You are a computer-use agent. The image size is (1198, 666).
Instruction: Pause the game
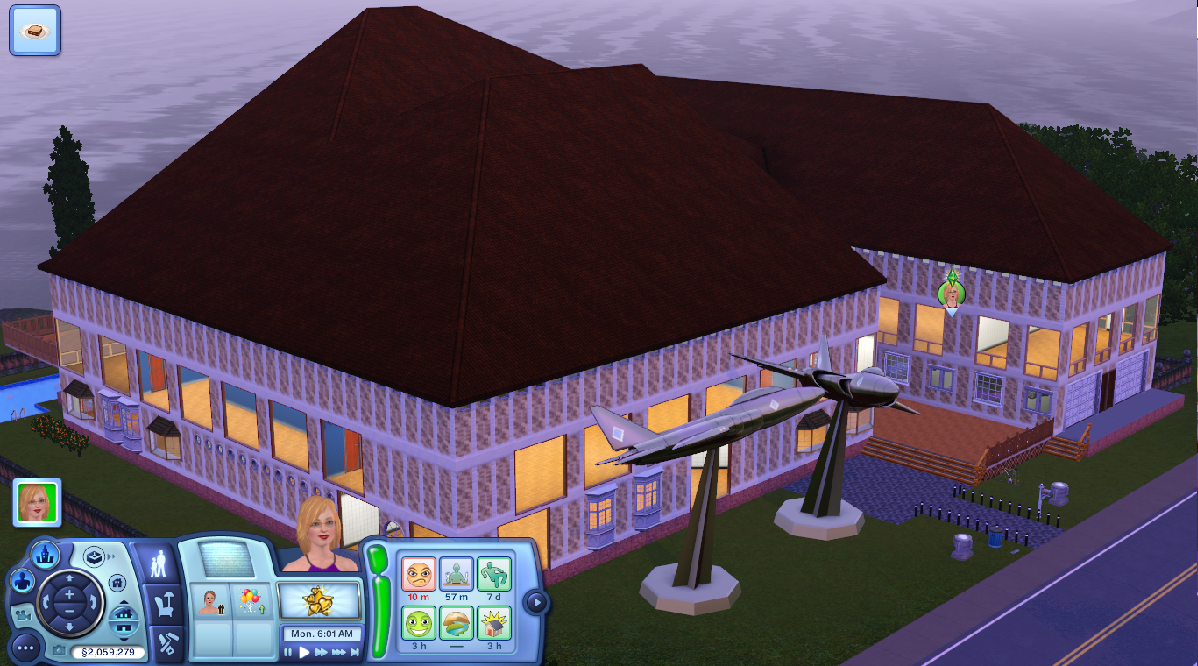289,652
